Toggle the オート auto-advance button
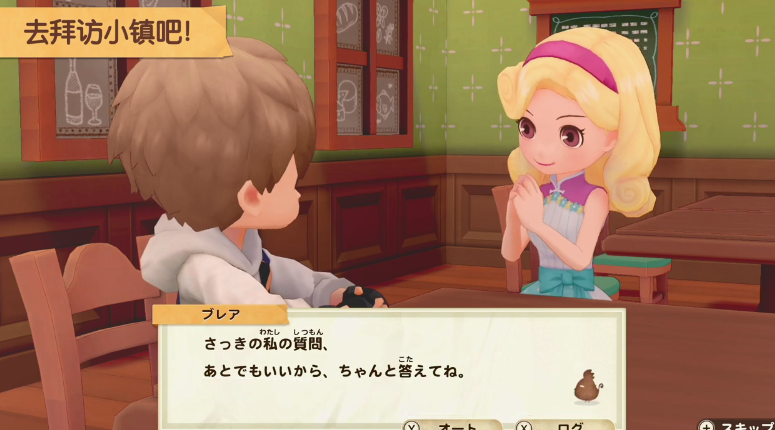This screenshot has width=775, height=430. 452,424
